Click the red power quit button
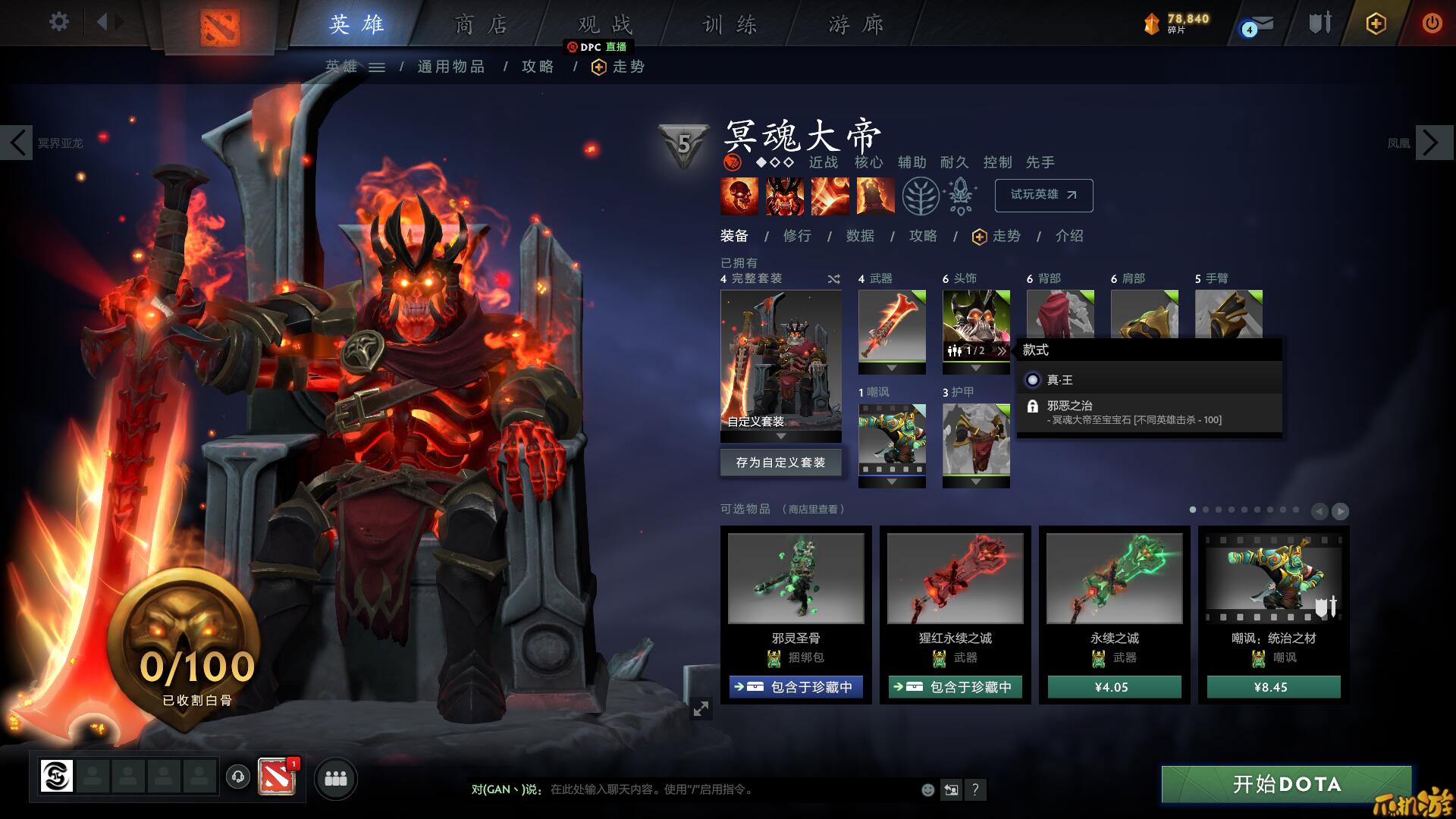Viewport: 1456px width, 819px height. 1432,24
